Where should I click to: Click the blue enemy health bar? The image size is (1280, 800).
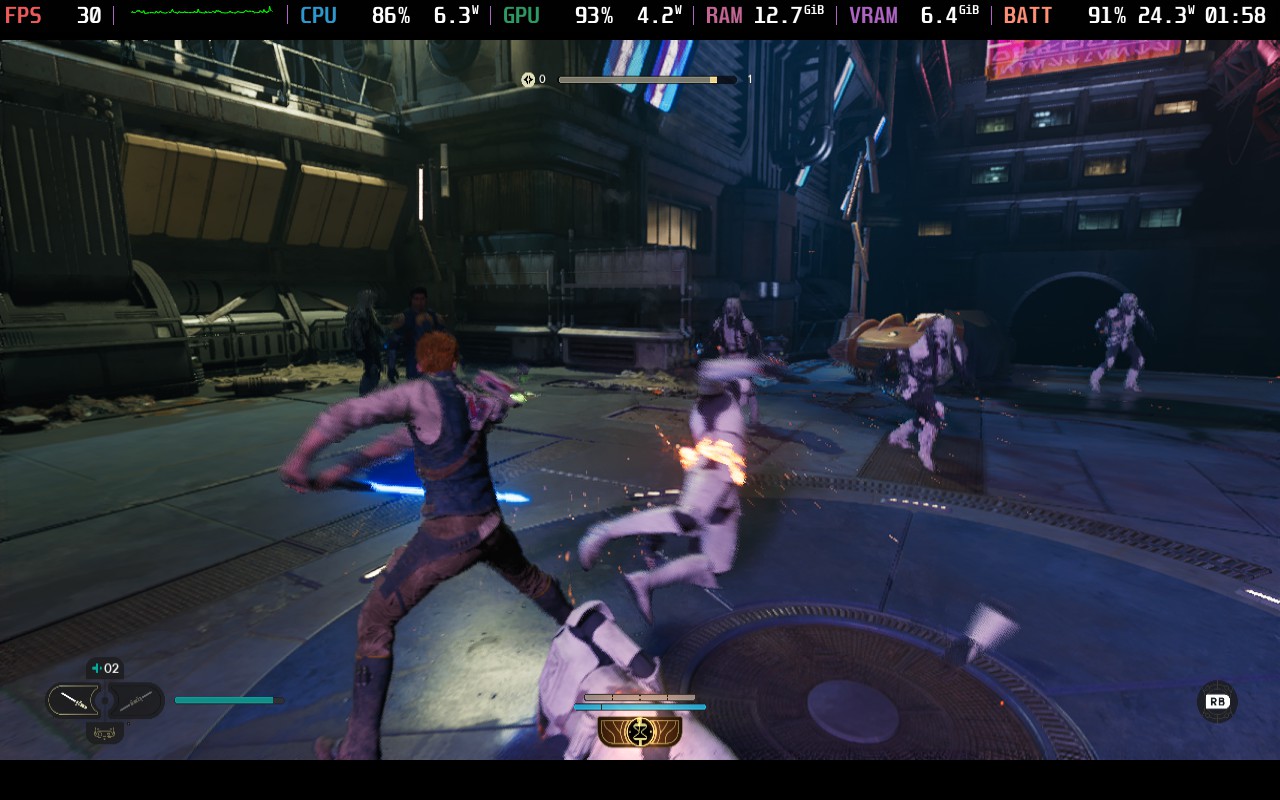pos(641,706)
